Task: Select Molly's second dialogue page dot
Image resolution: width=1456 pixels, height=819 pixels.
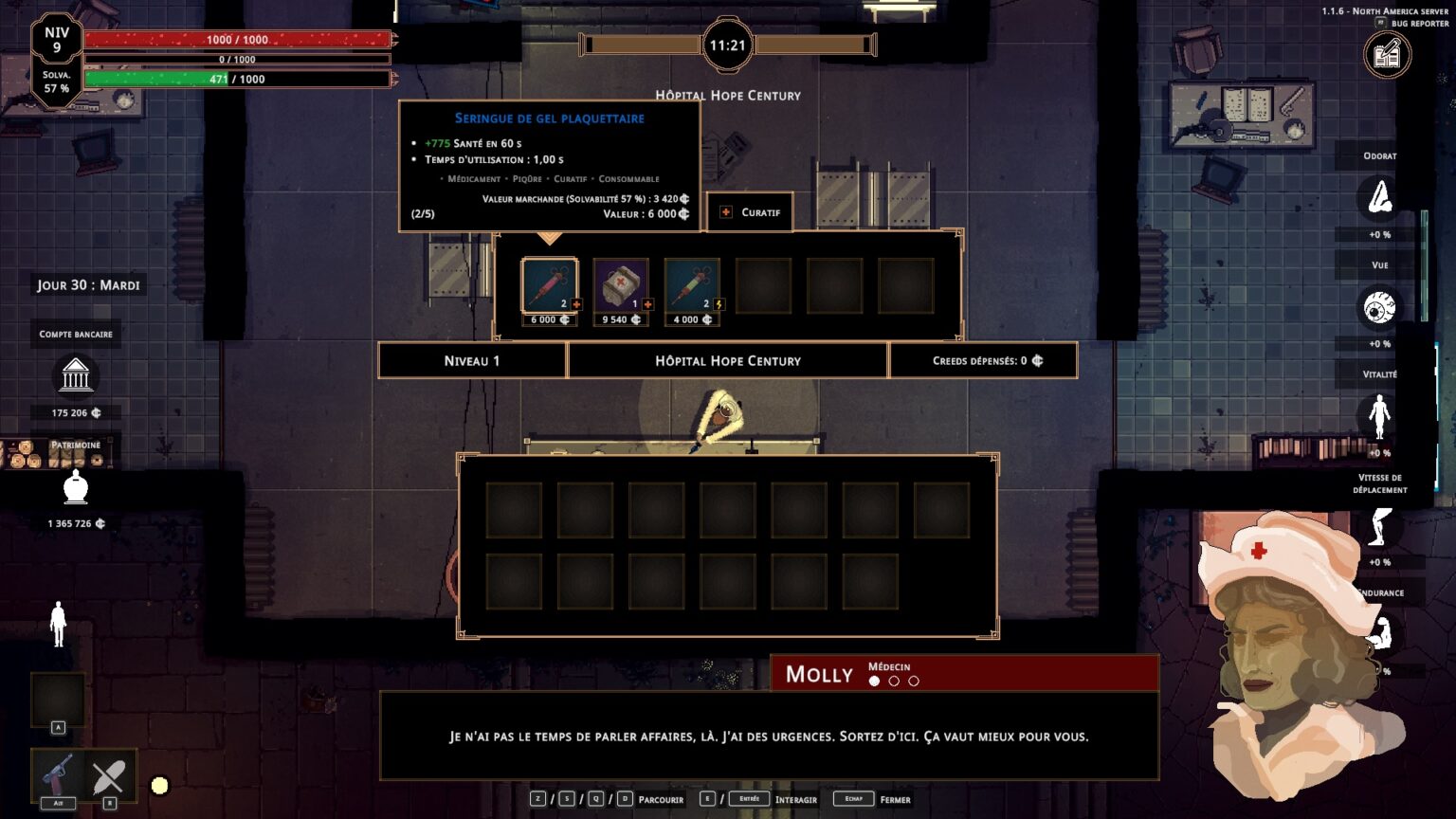Action: [893, 680]
